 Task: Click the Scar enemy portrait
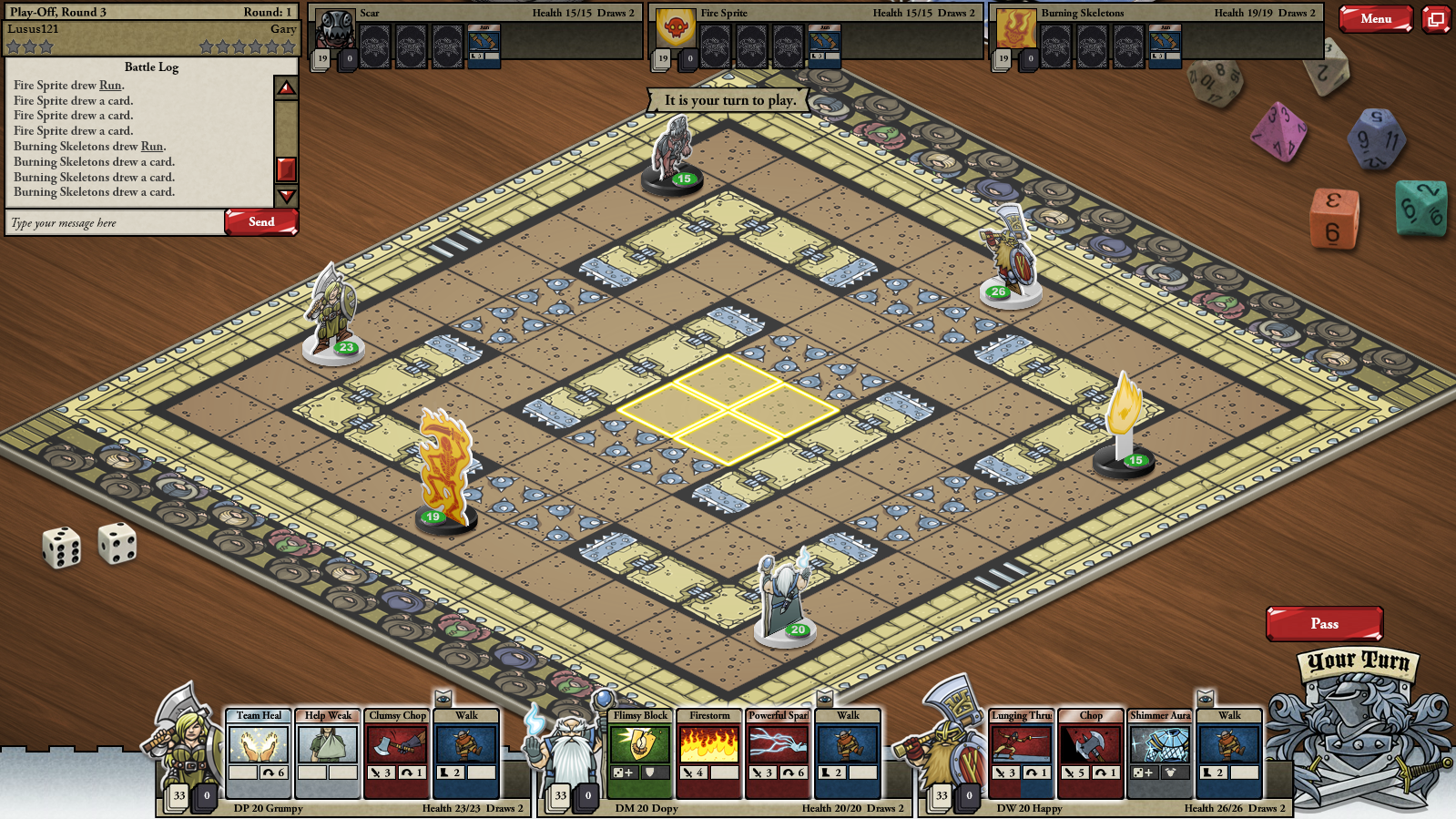[x=335, y=30]
